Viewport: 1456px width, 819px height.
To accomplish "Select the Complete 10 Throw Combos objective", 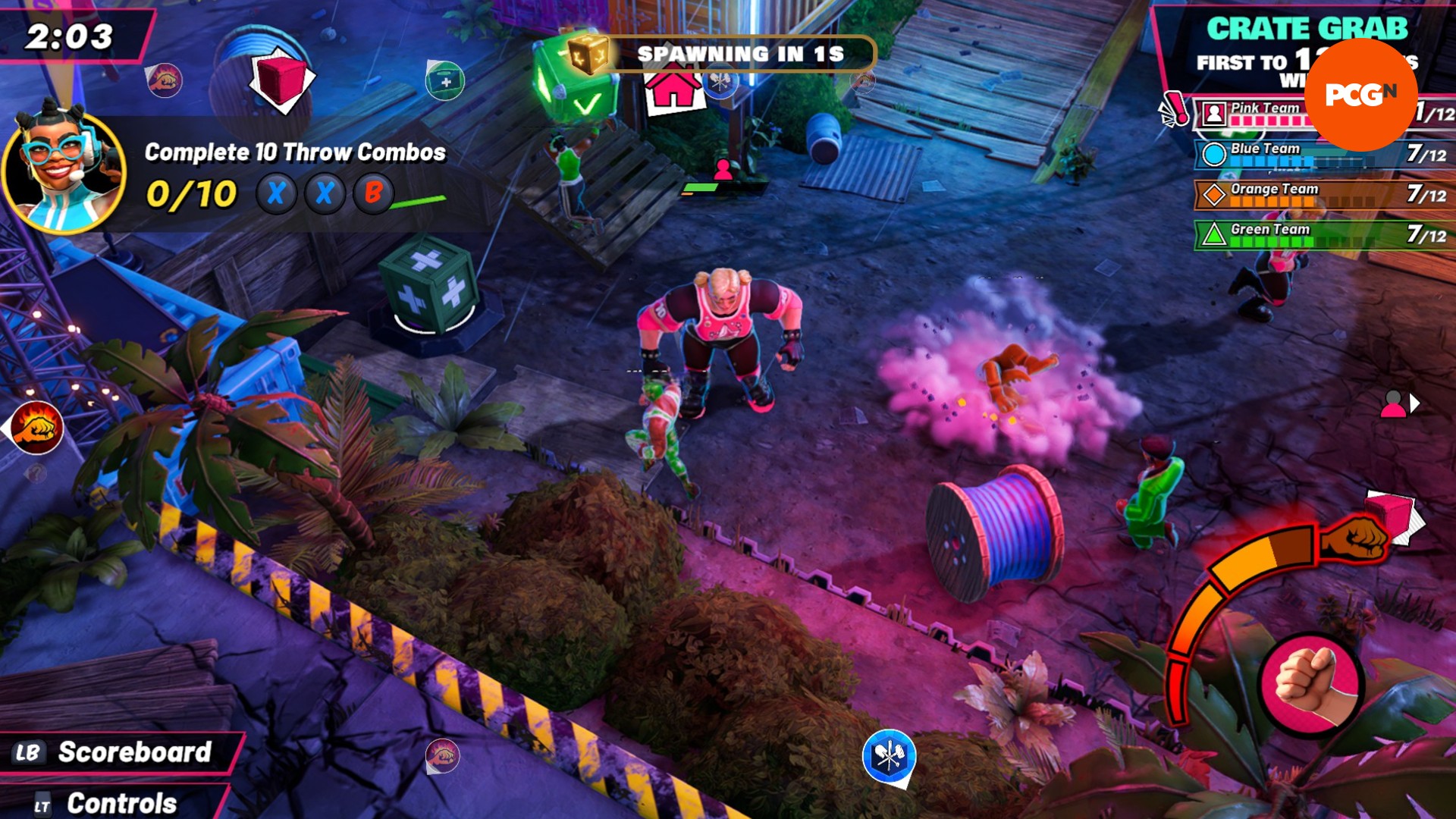I will (x=295, y=152).
